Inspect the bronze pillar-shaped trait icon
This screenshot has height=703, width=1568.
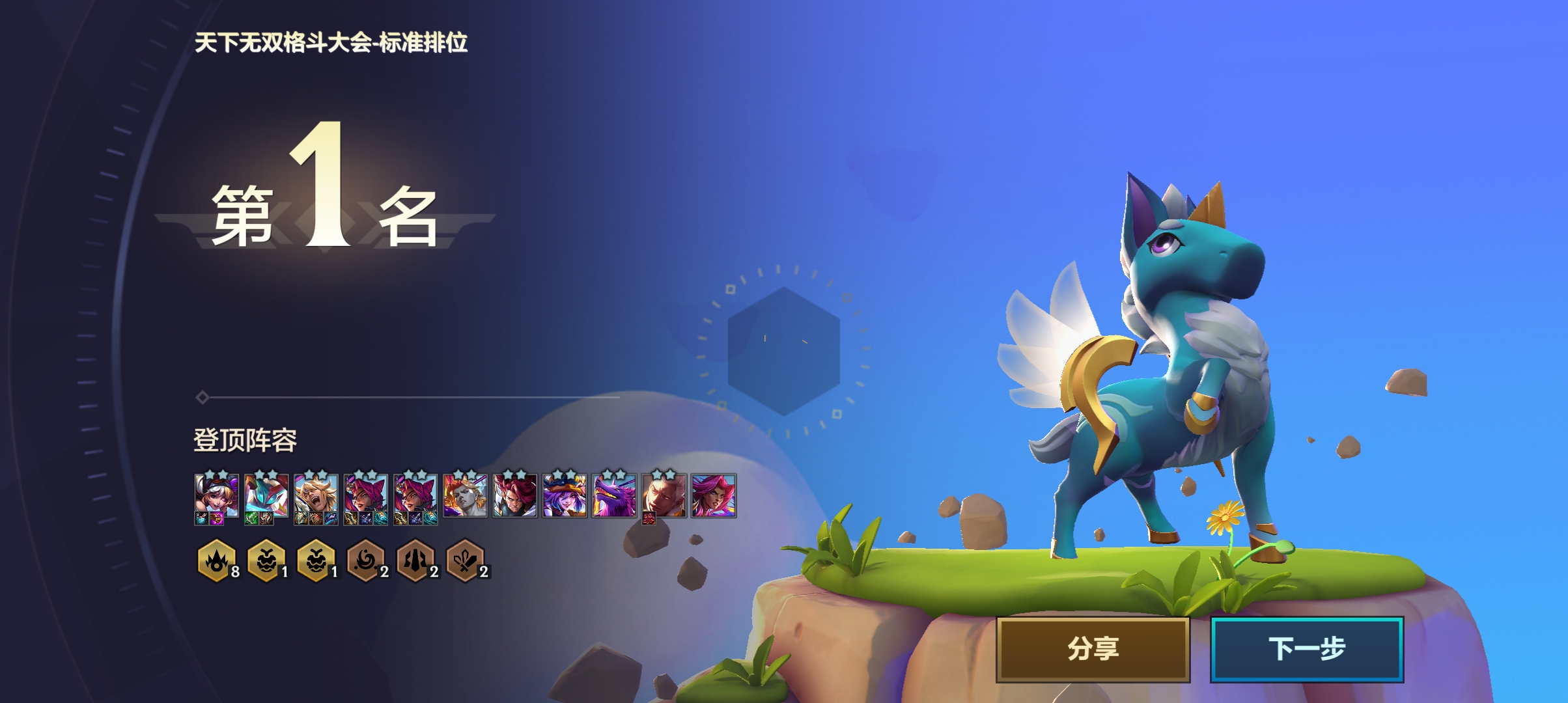[415, 560]
